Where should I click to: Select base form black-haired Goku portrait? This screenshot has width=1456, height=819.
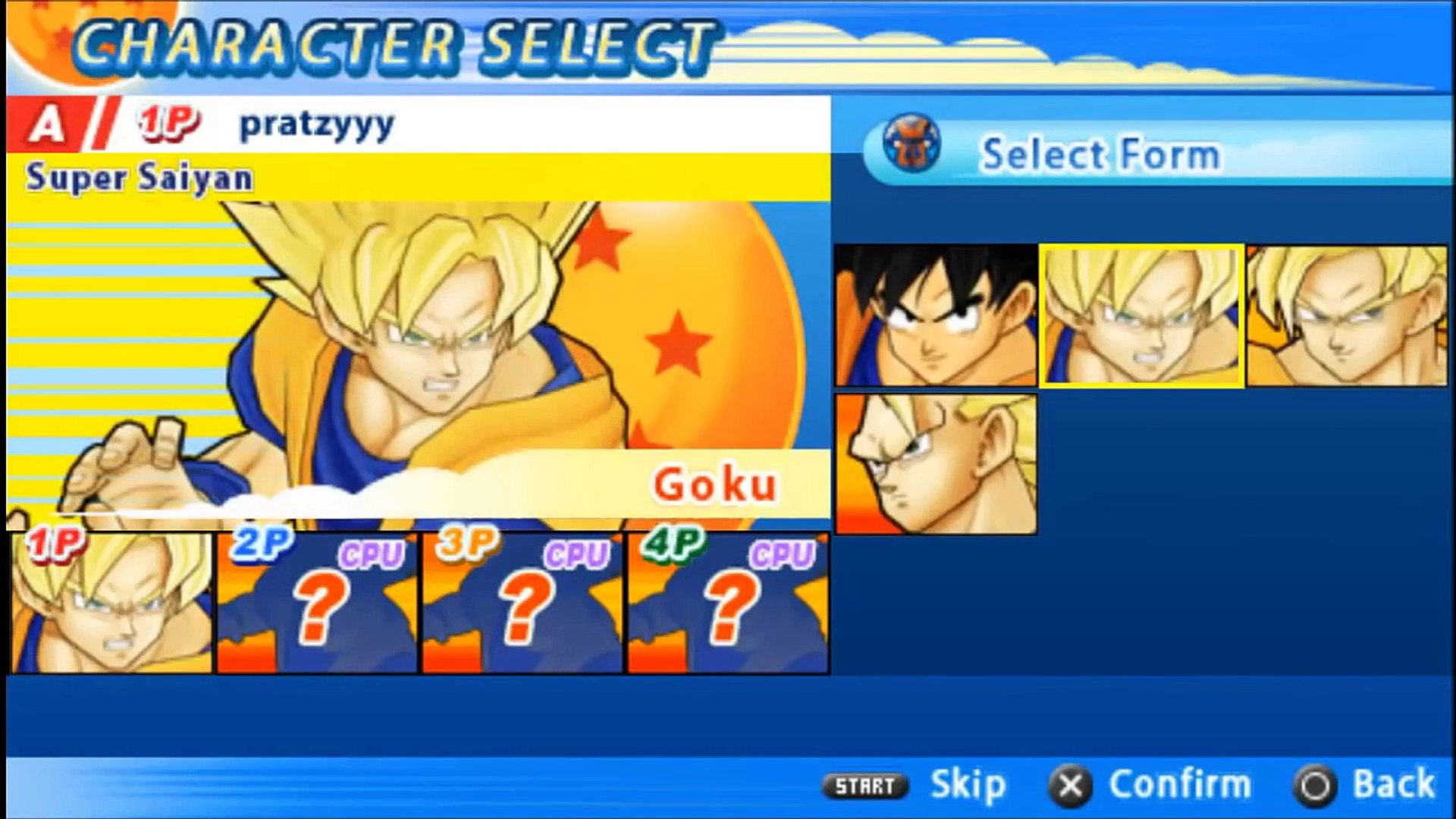click(936, 315)
